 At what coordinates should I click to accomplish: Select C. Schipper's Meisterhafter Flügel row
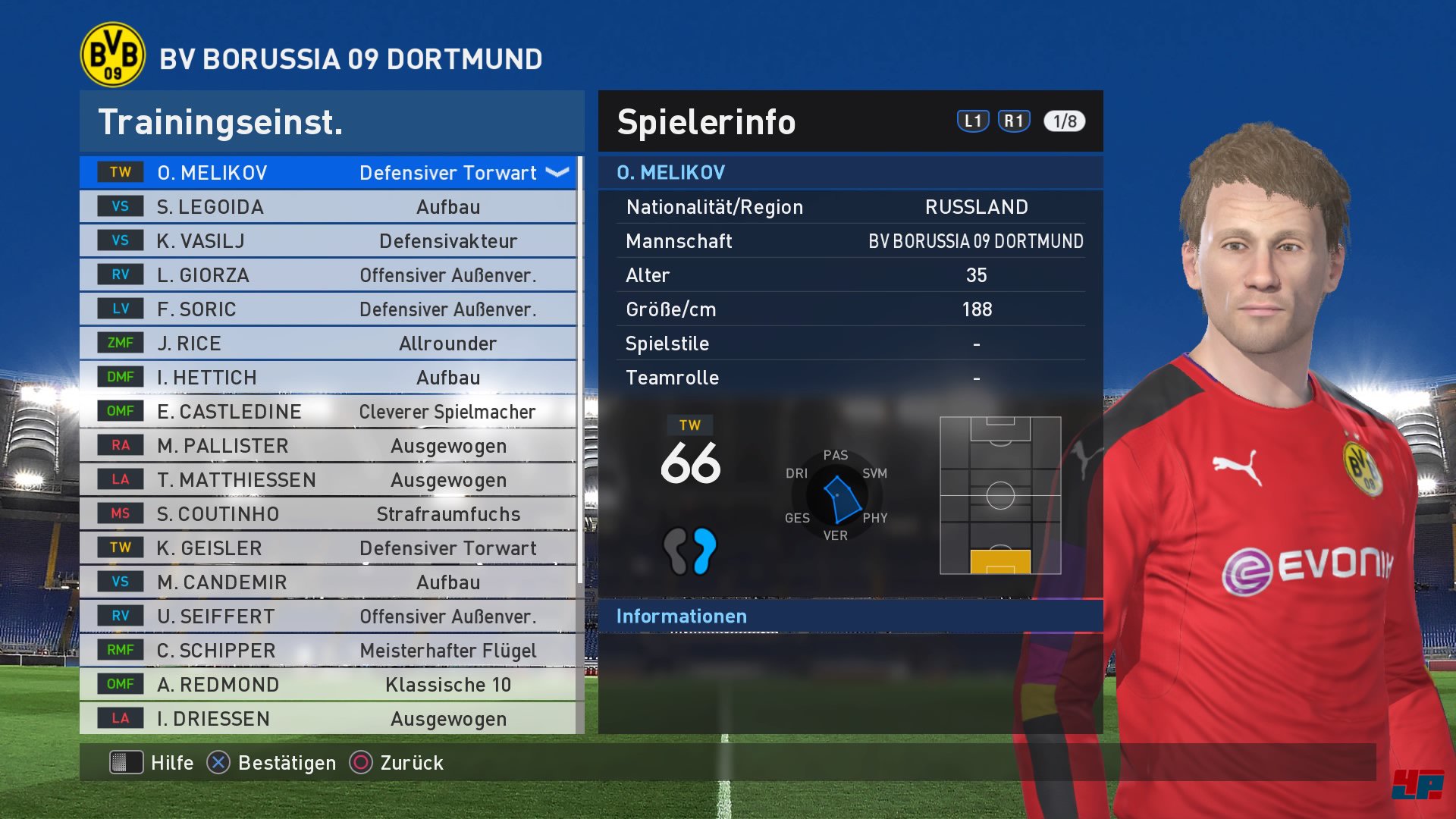click(x=326, y=651)
